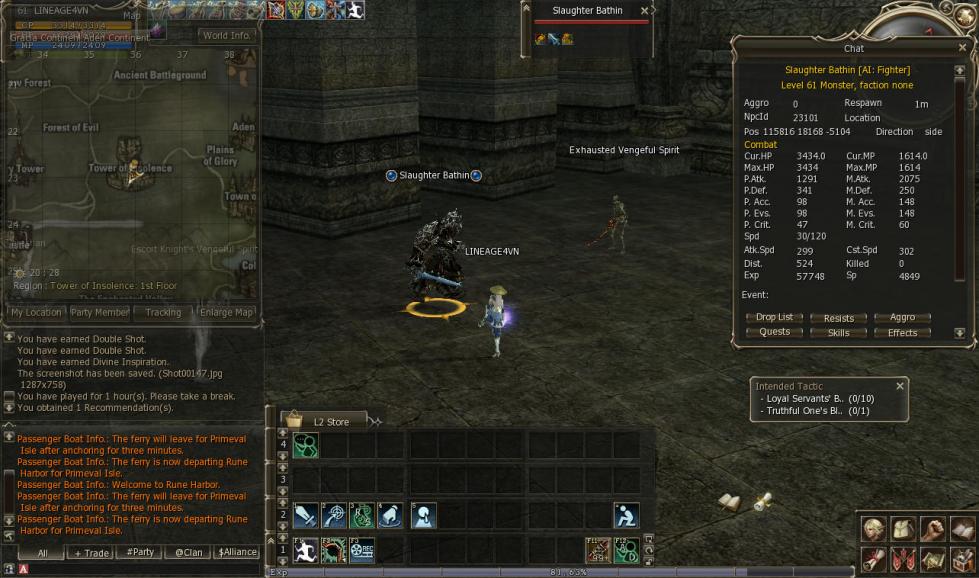Activate the sit/kneel action icon
Viewport: 979px width, 578px height.
click(626, 516)
